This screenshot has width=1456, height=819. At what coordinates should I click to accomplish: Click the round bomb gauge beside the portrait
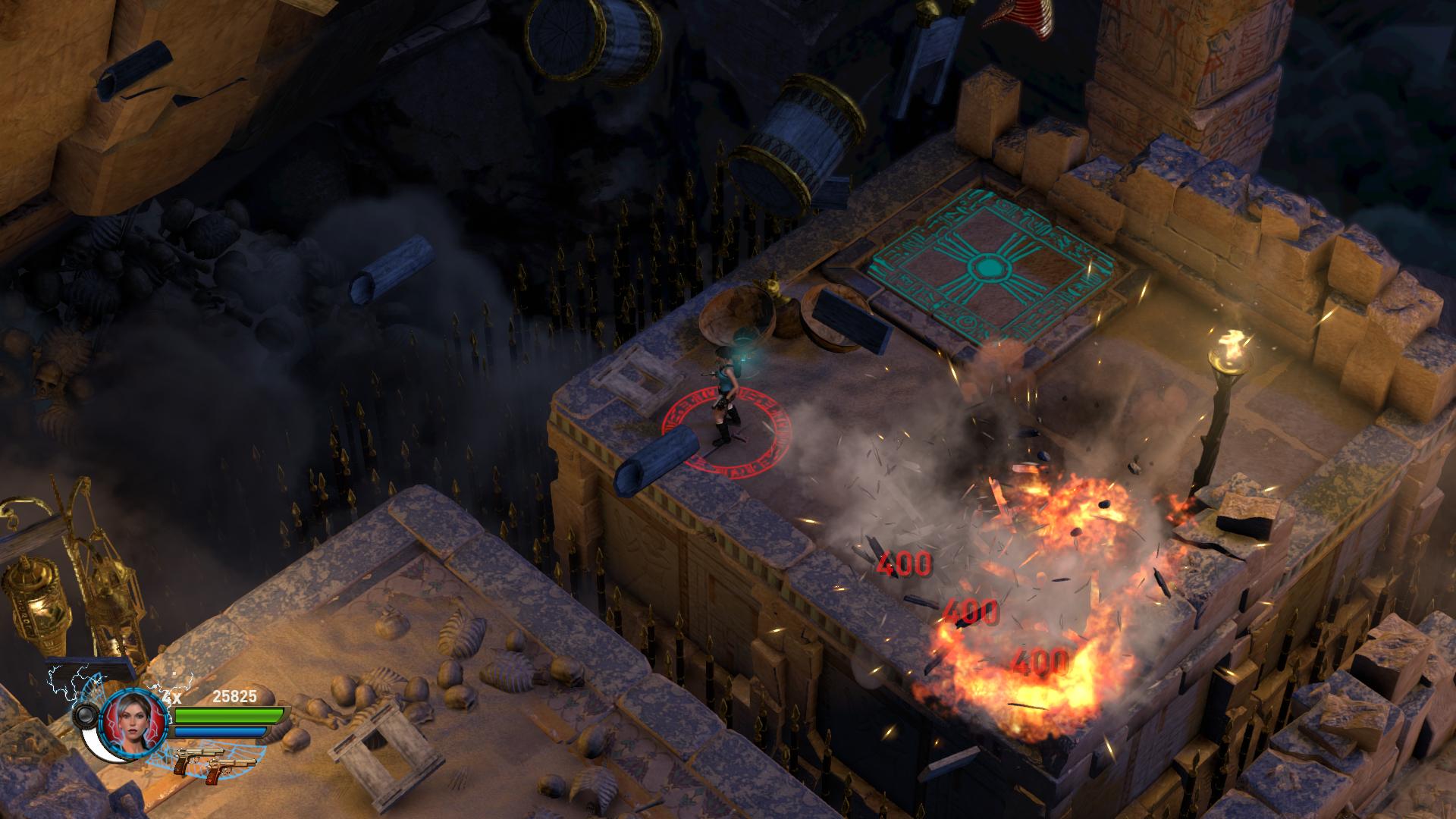coord(85,714)
